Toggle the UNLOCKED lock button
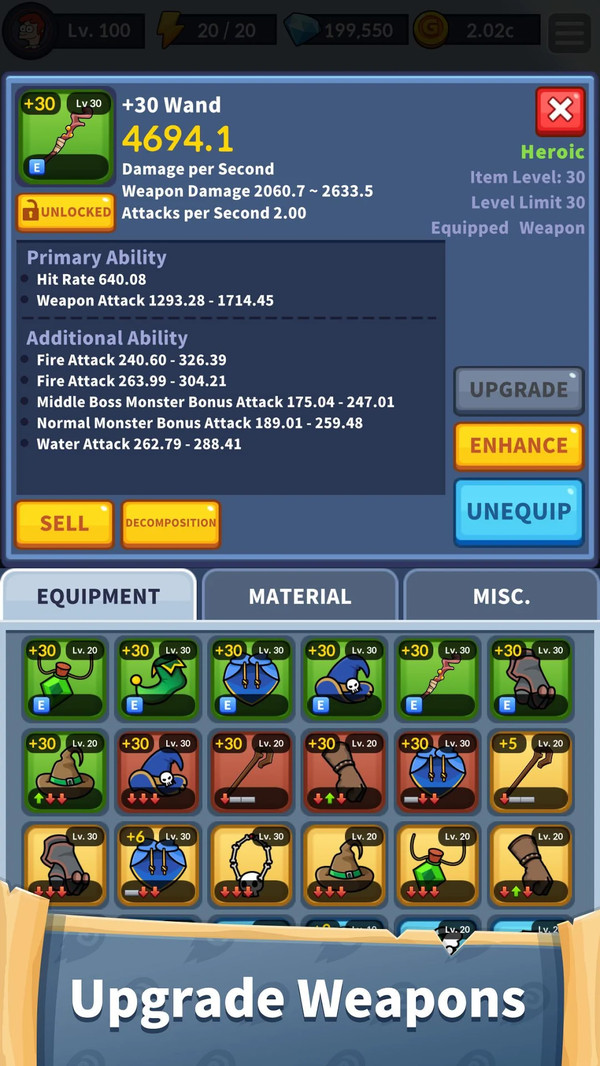 pos(66,212)
